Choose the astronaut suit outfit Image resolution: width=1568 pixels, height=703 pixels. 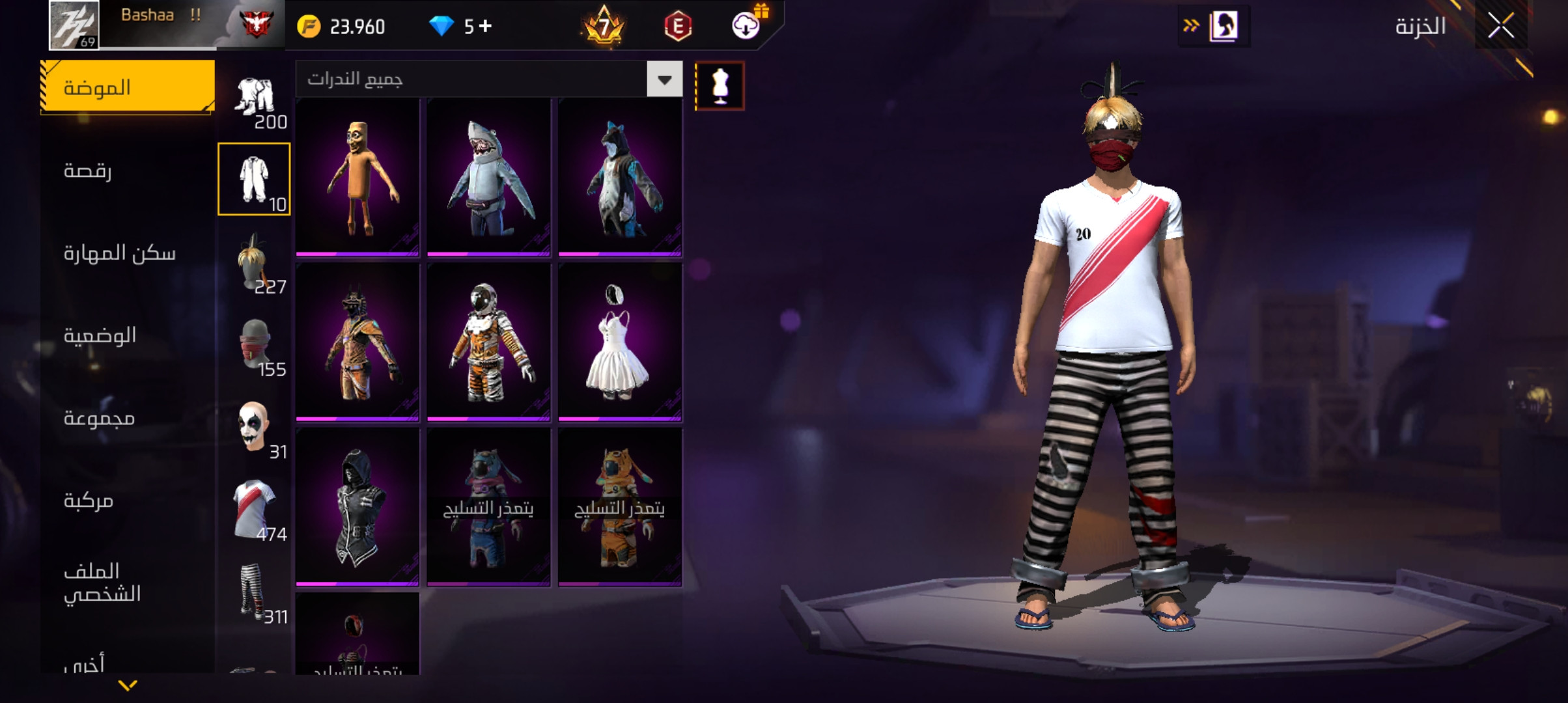click(488, 342)
